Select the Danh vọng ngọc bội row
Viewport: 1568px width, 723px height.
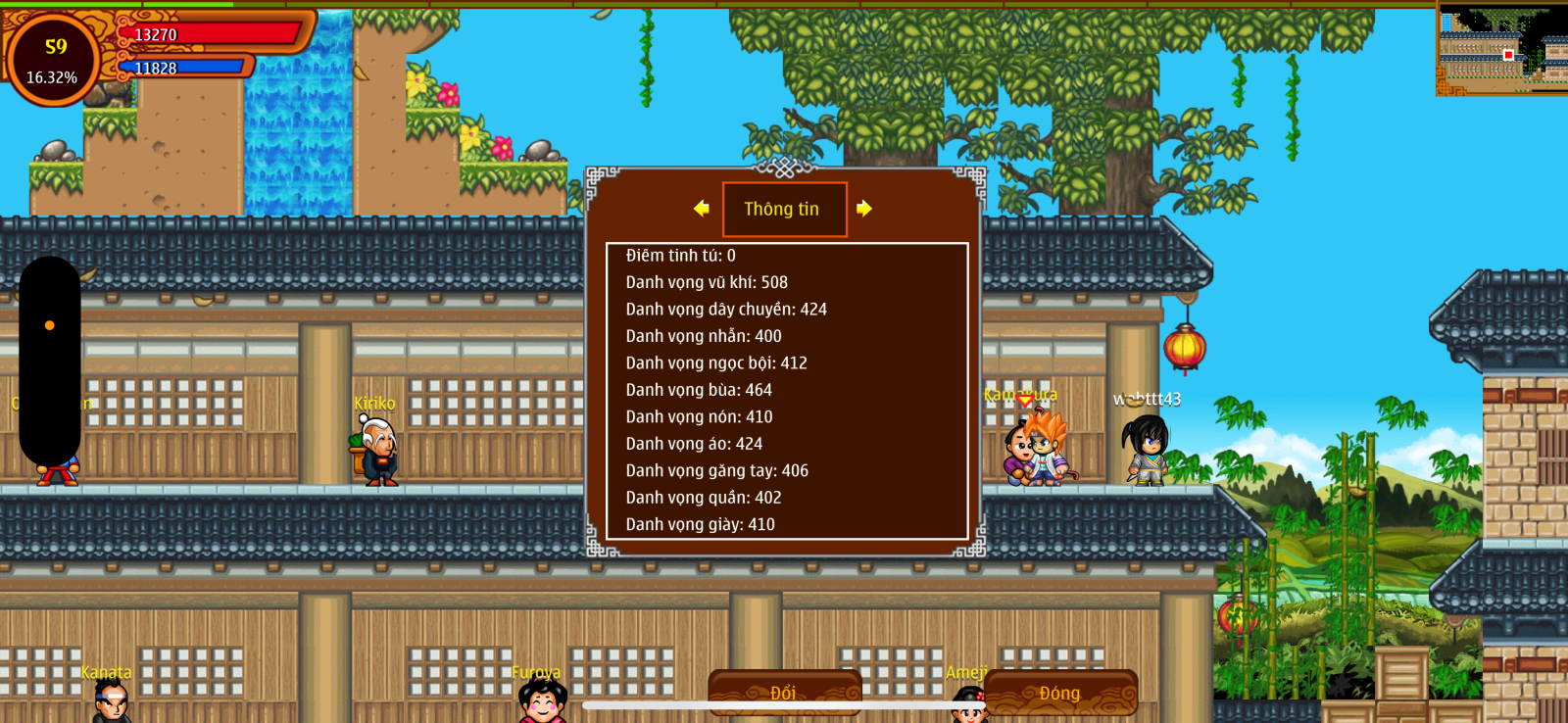point(716,362)
